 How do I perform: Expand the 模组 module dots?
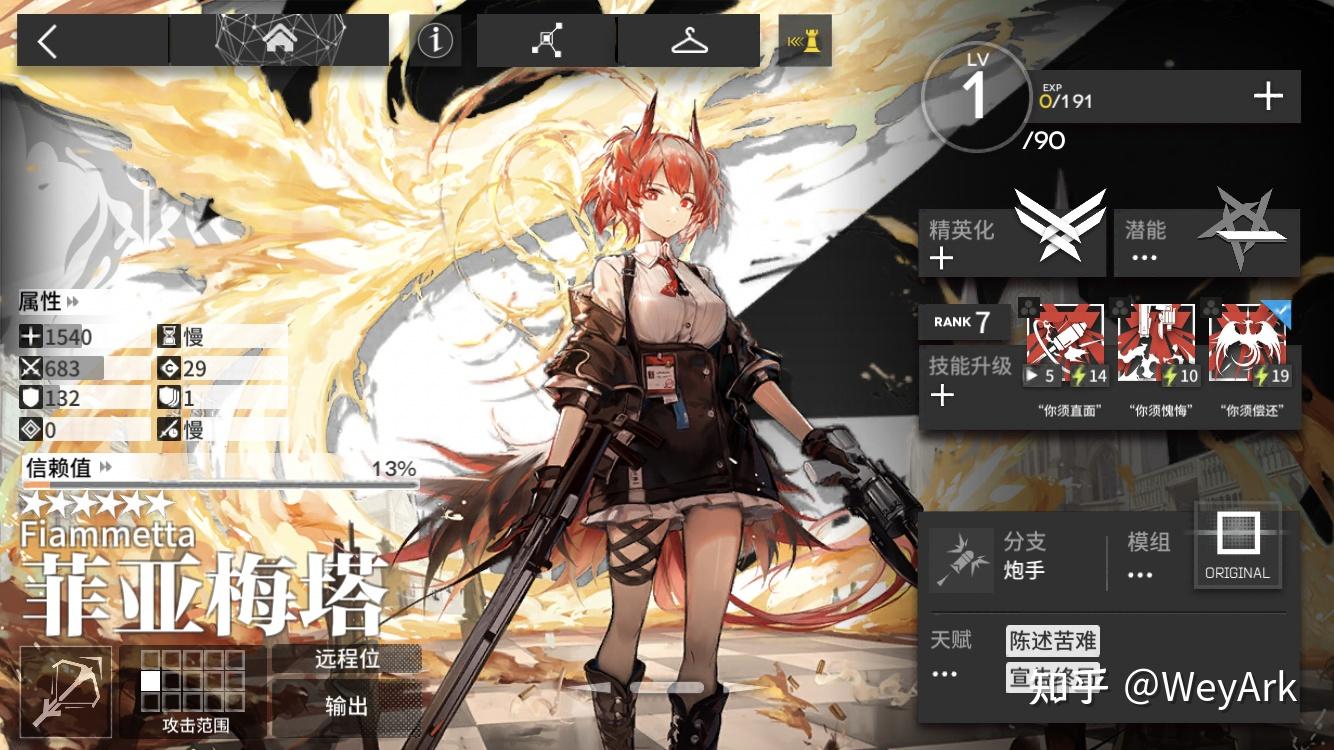[1139, 573]
